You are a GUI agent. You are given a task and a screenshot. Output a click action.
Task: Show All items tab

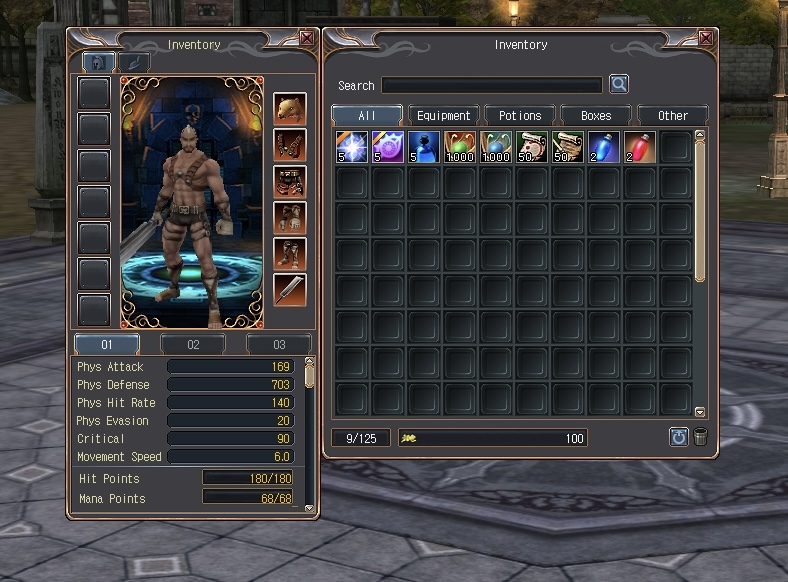[367, 116]
